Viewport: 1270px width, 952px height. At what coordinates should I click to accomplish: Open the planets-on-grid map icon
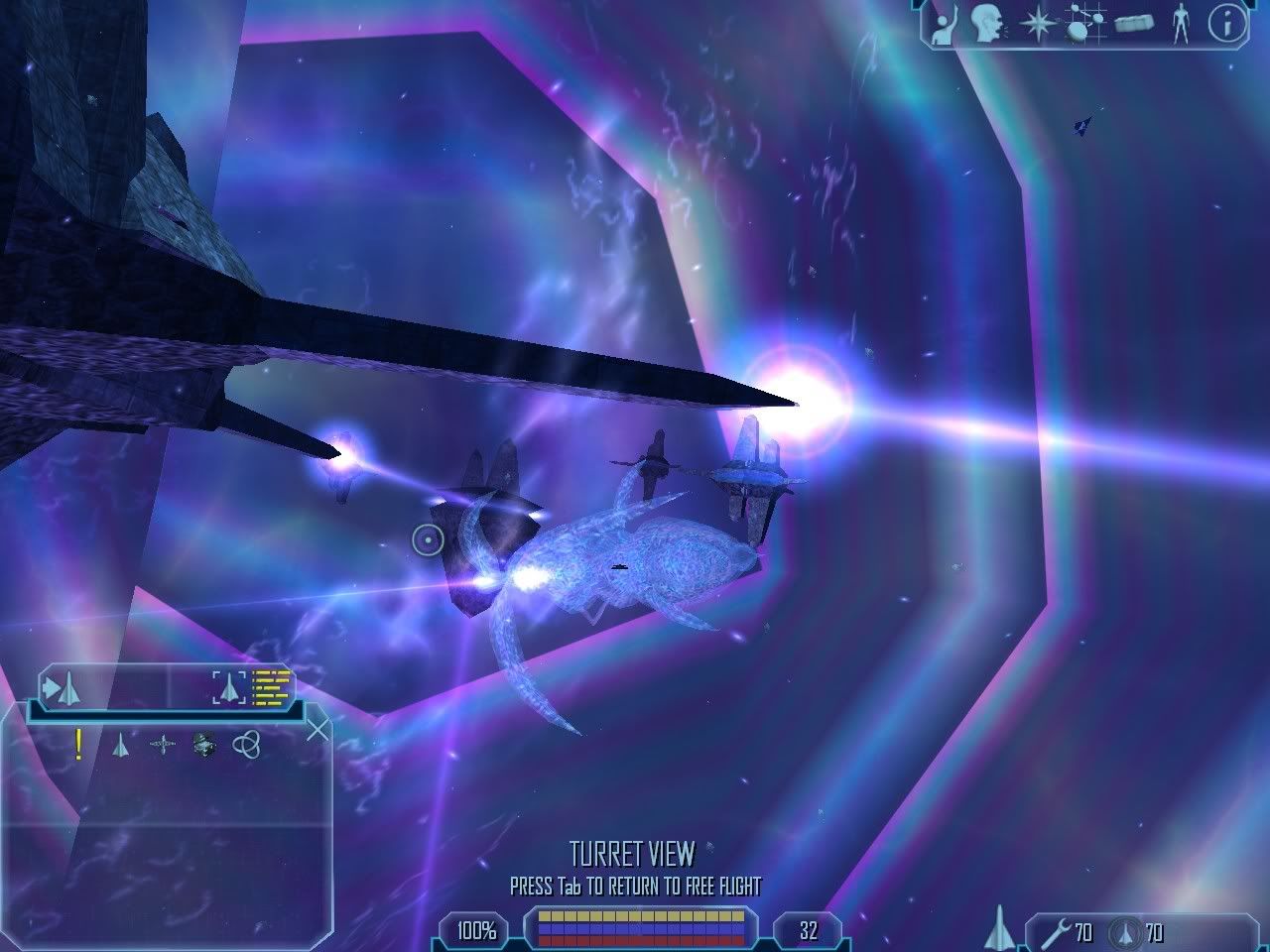coord(1083,24)
